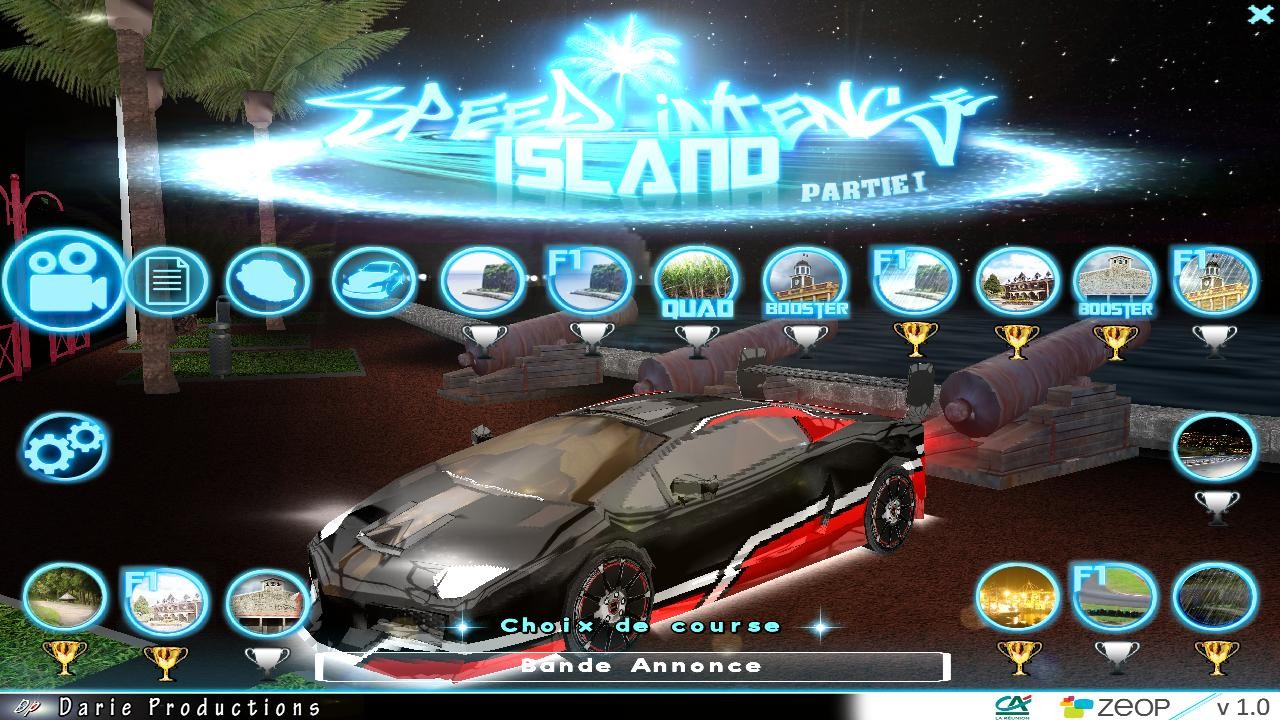
Task: Select the F1 grass circuit race thumbnail
Action: coord(1115,597)
